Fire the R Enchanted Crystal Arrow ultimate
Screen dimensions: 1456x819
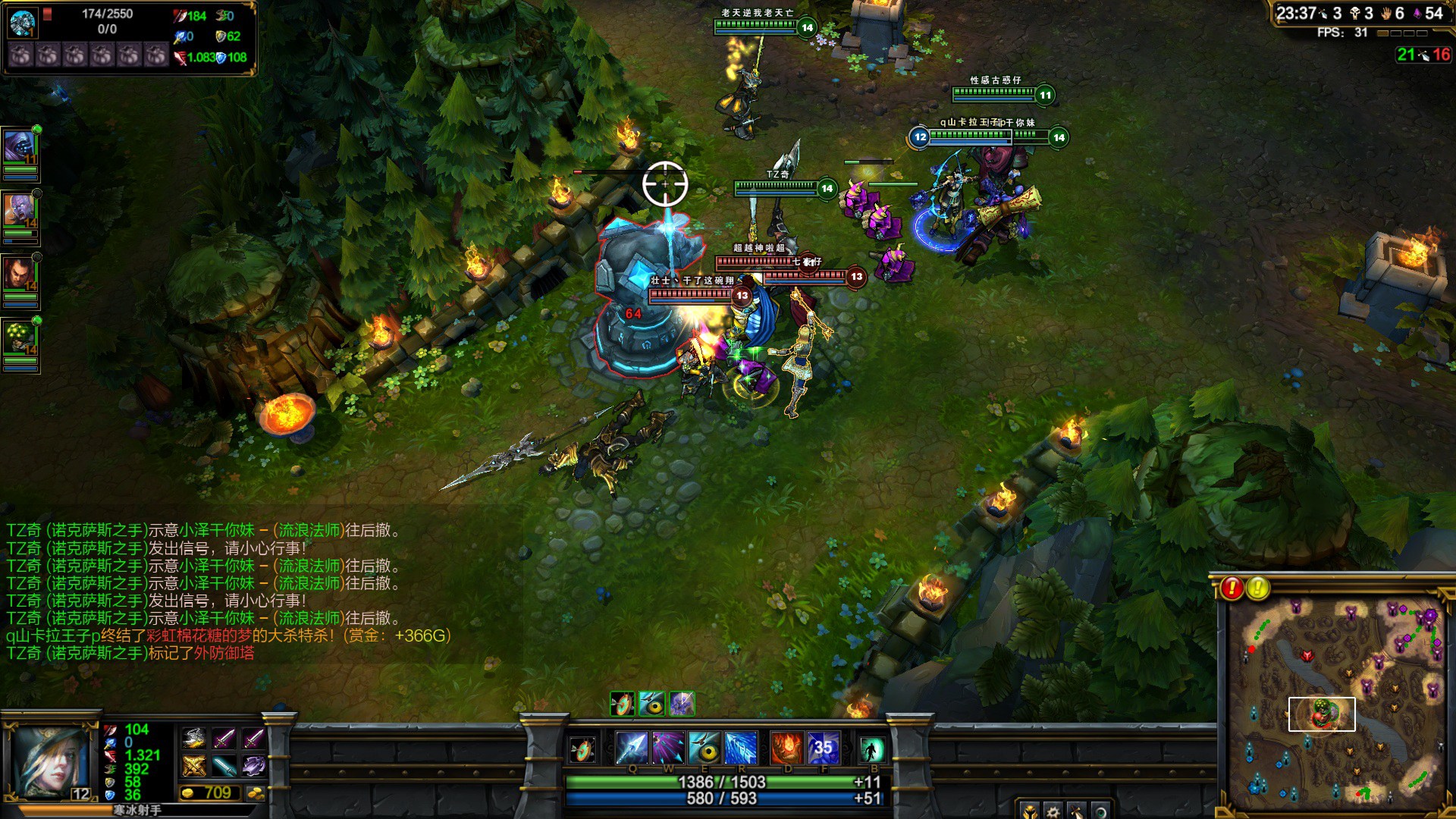point(741,748)
